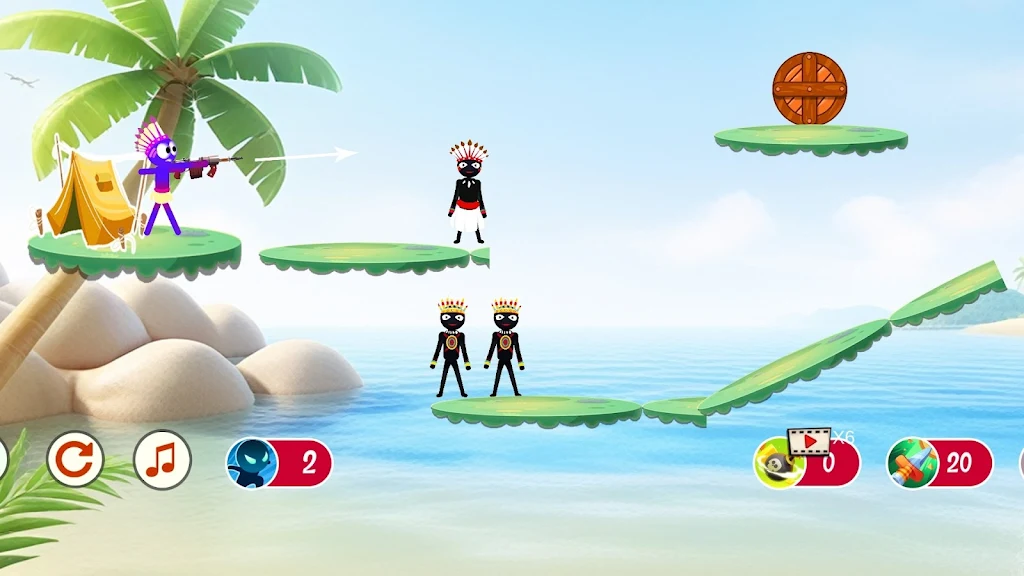This screenshot has height=576, width=1024.
Task: Watch the video ad for x6 cannons
Action: [810, 440]
